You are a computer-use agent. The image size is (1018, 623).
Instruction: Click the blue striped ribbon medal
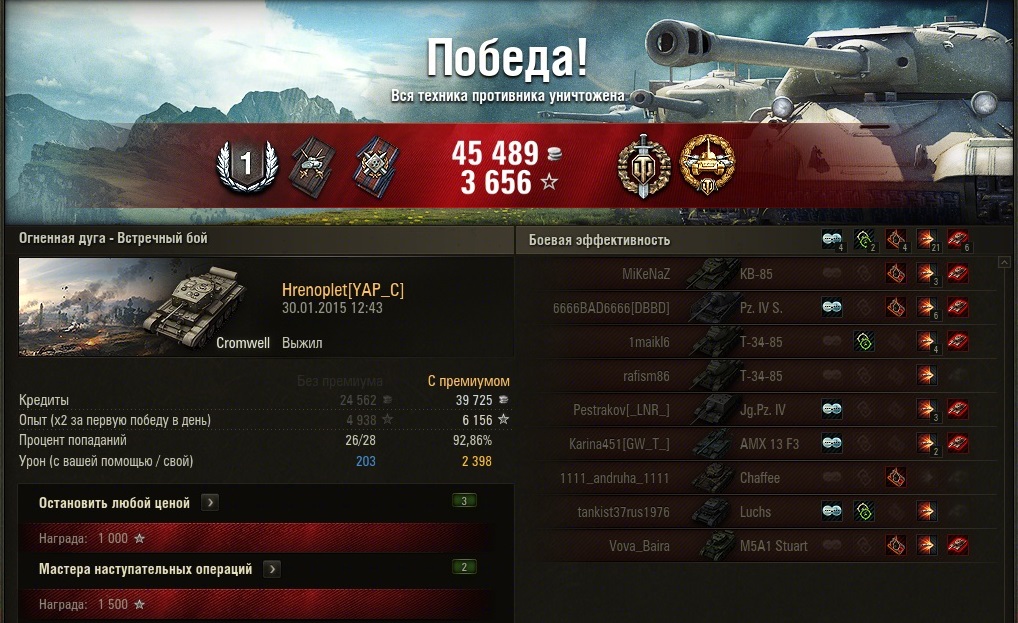[x=375, y=165]
